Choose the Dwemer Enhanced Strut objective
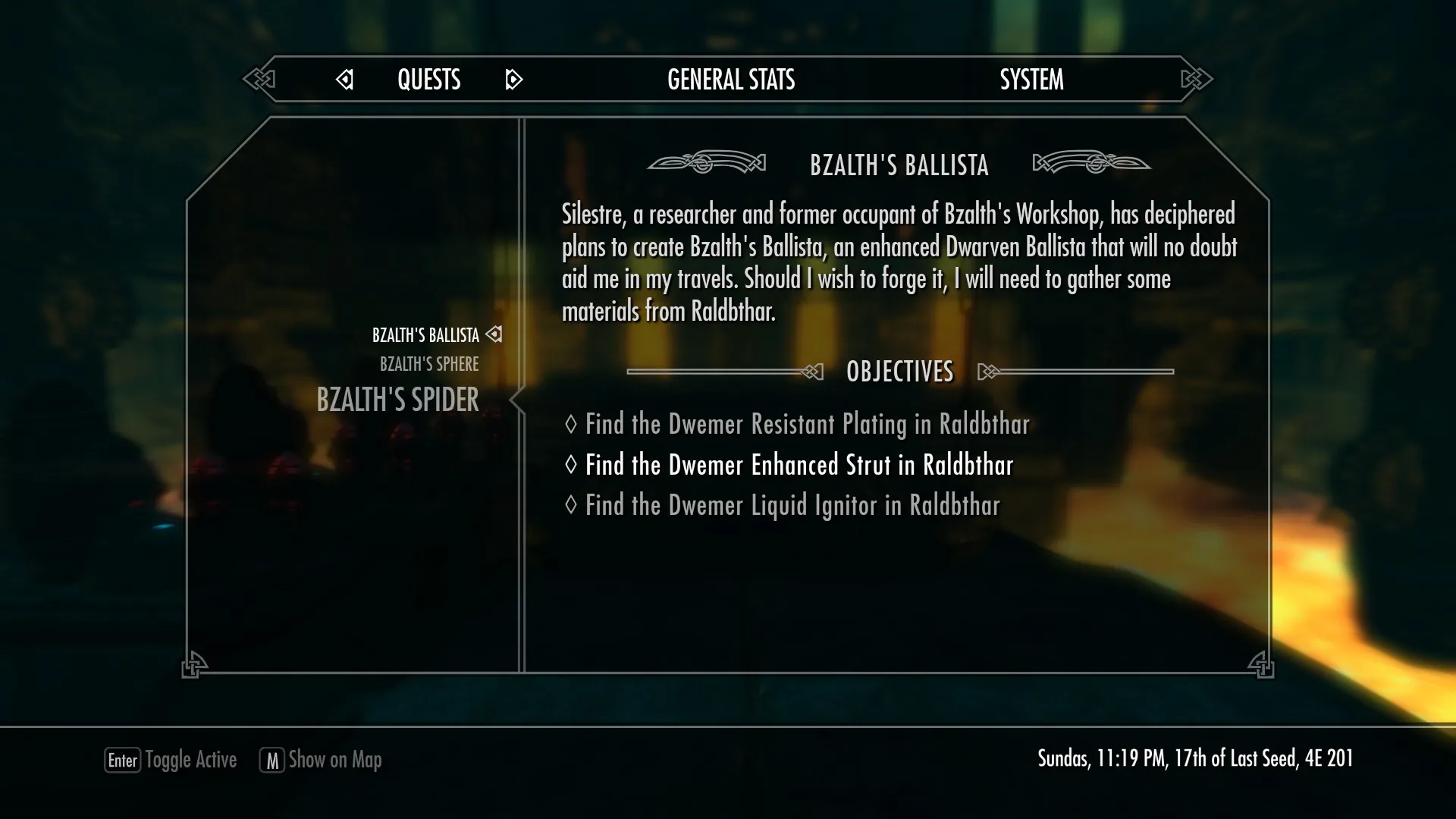1456x819 pixels. pos(799,465)
